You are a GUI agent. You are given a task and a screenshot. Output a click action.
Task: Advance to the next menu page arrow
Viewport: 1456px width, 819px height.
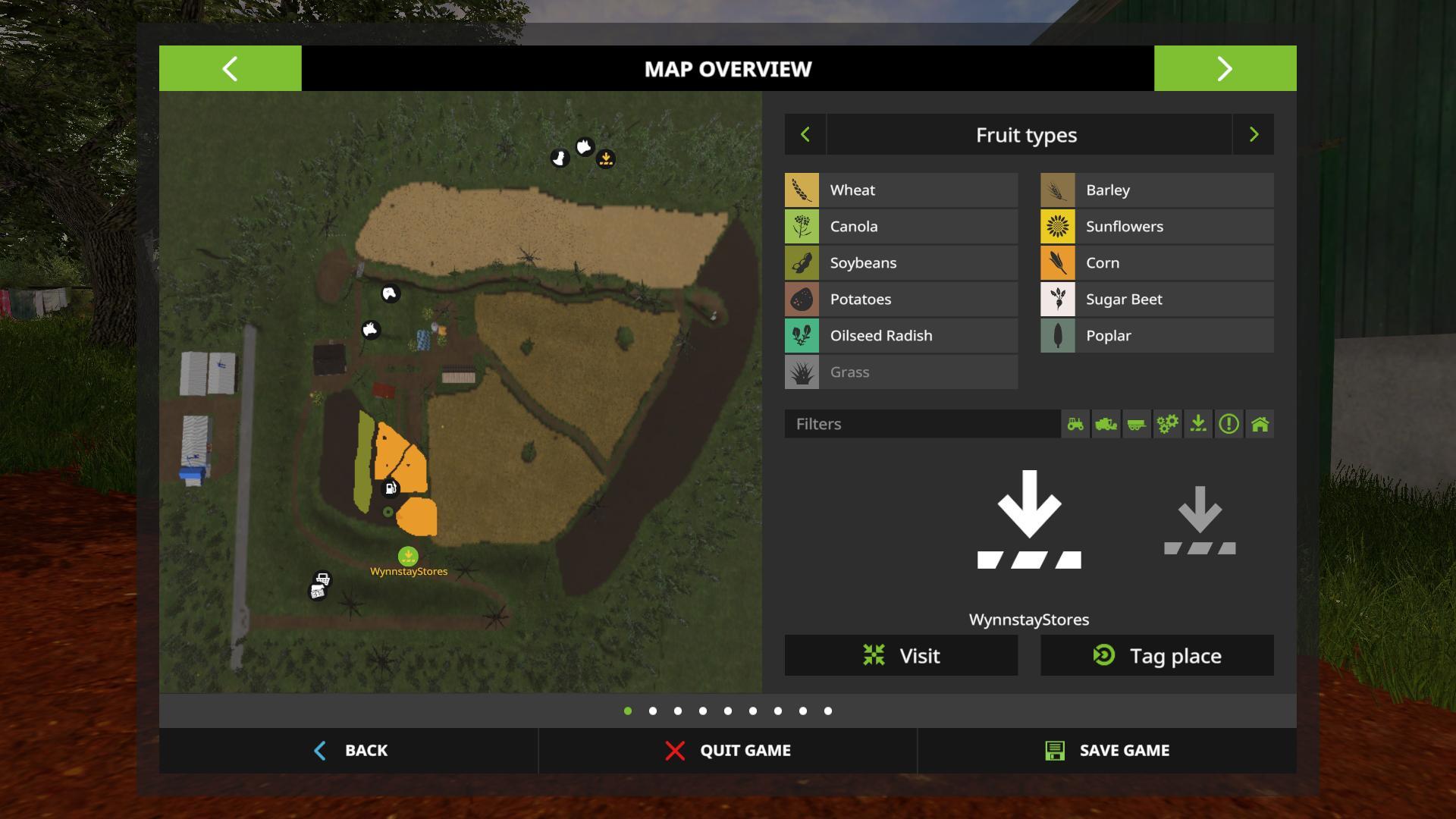pyautogui.click(x=1225, y=68)
